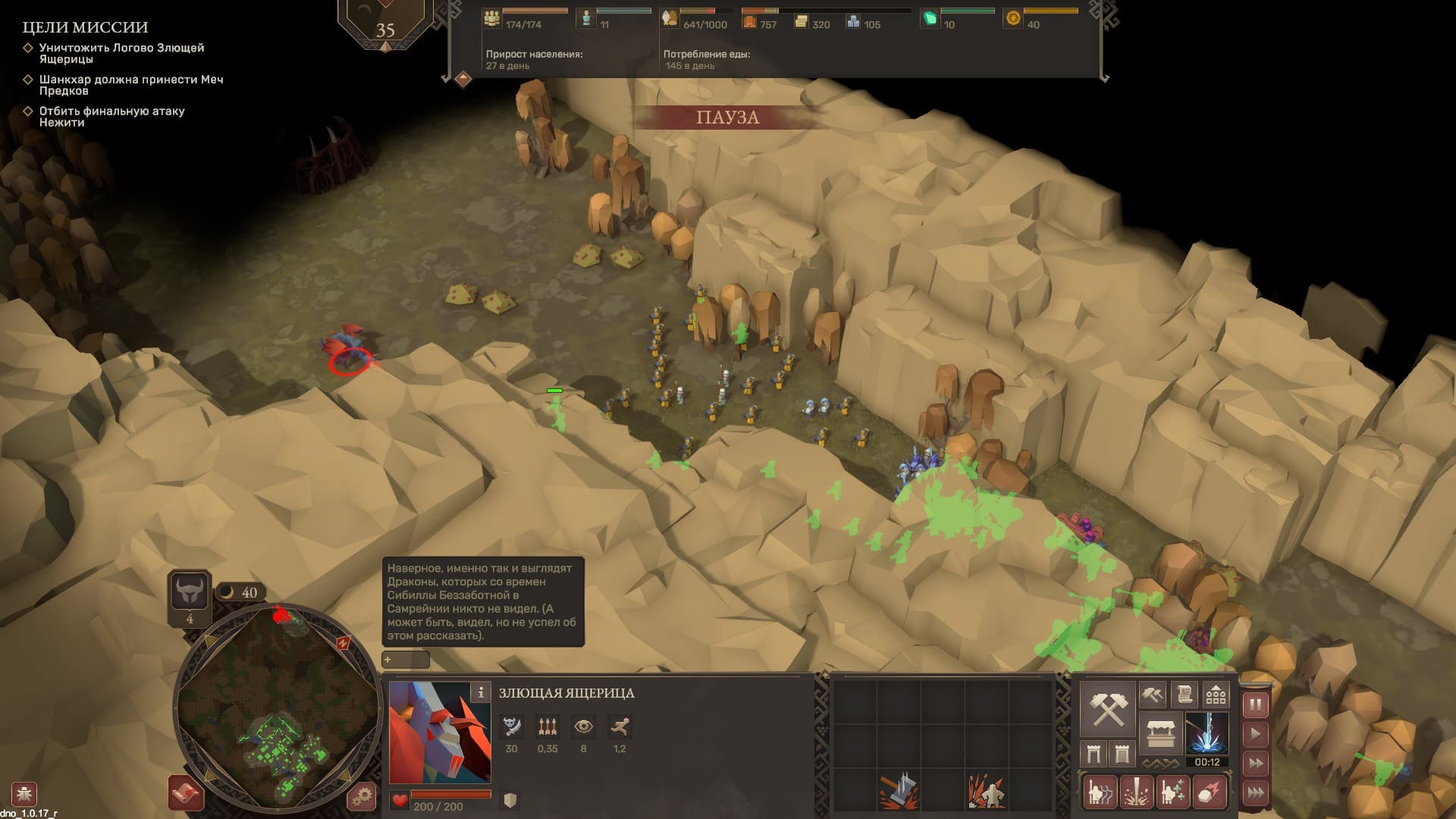Image resolution: width=1456 pixels, height=819 pixels.
Task: Use the explosion warrior ability slot
Action: pyautogui.click(x=986, y=792)
